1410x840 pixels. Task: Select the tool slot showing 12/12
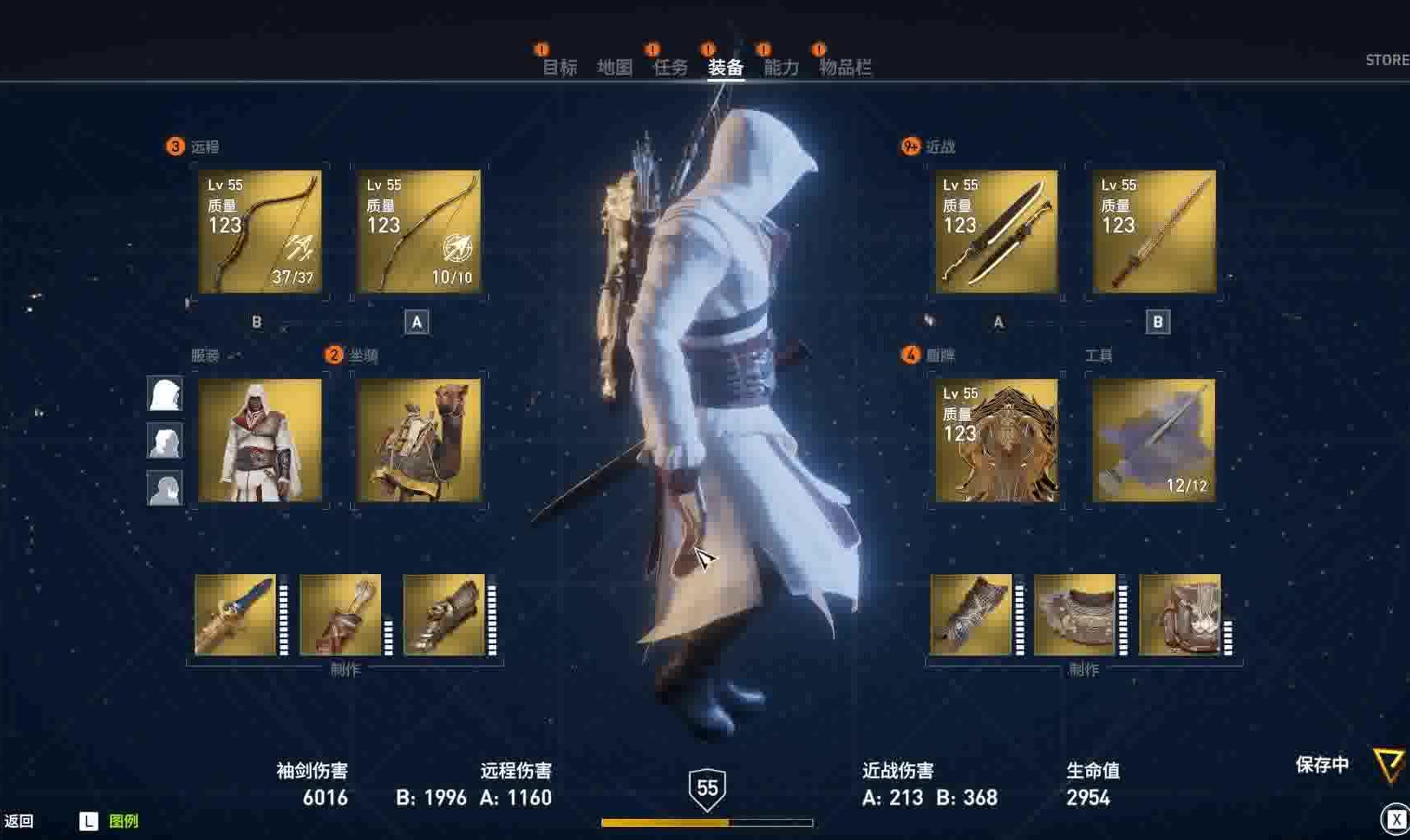click(x=1155, y=440)
